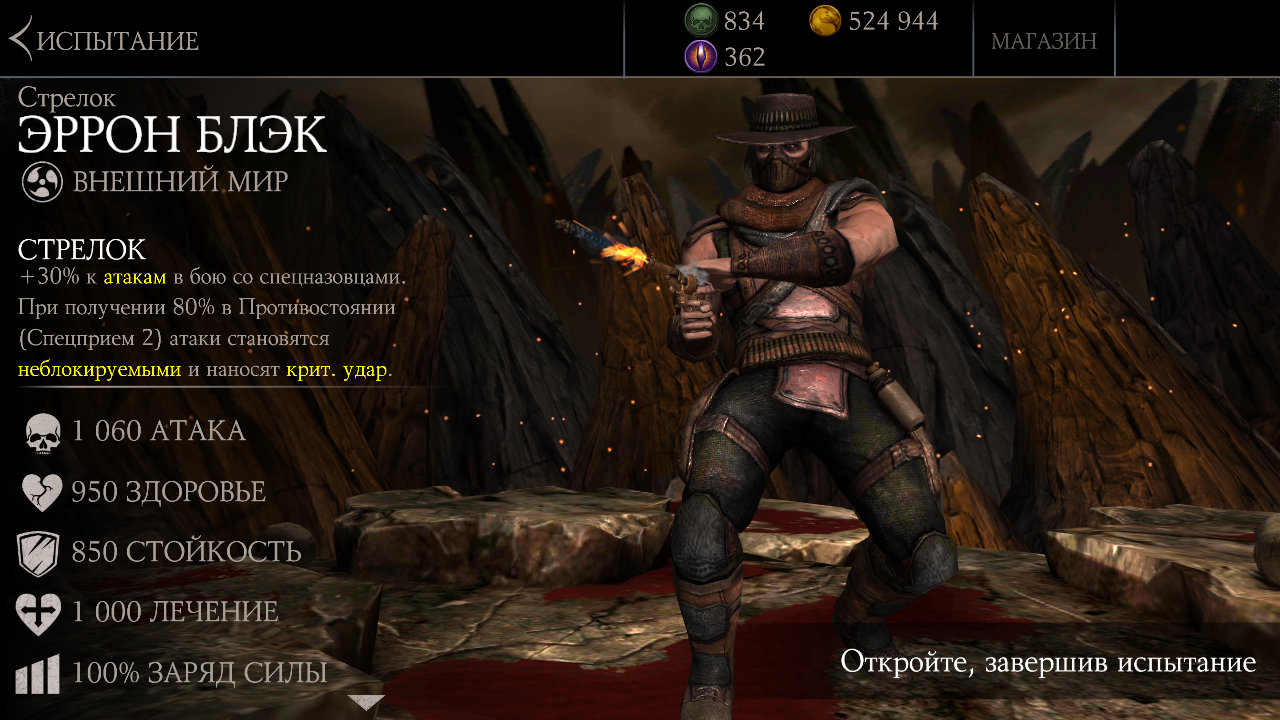The height and width of the screenshot is (720, 1280).
Task: Go back to the Испытание screen
Action: [x=104, y=40]
